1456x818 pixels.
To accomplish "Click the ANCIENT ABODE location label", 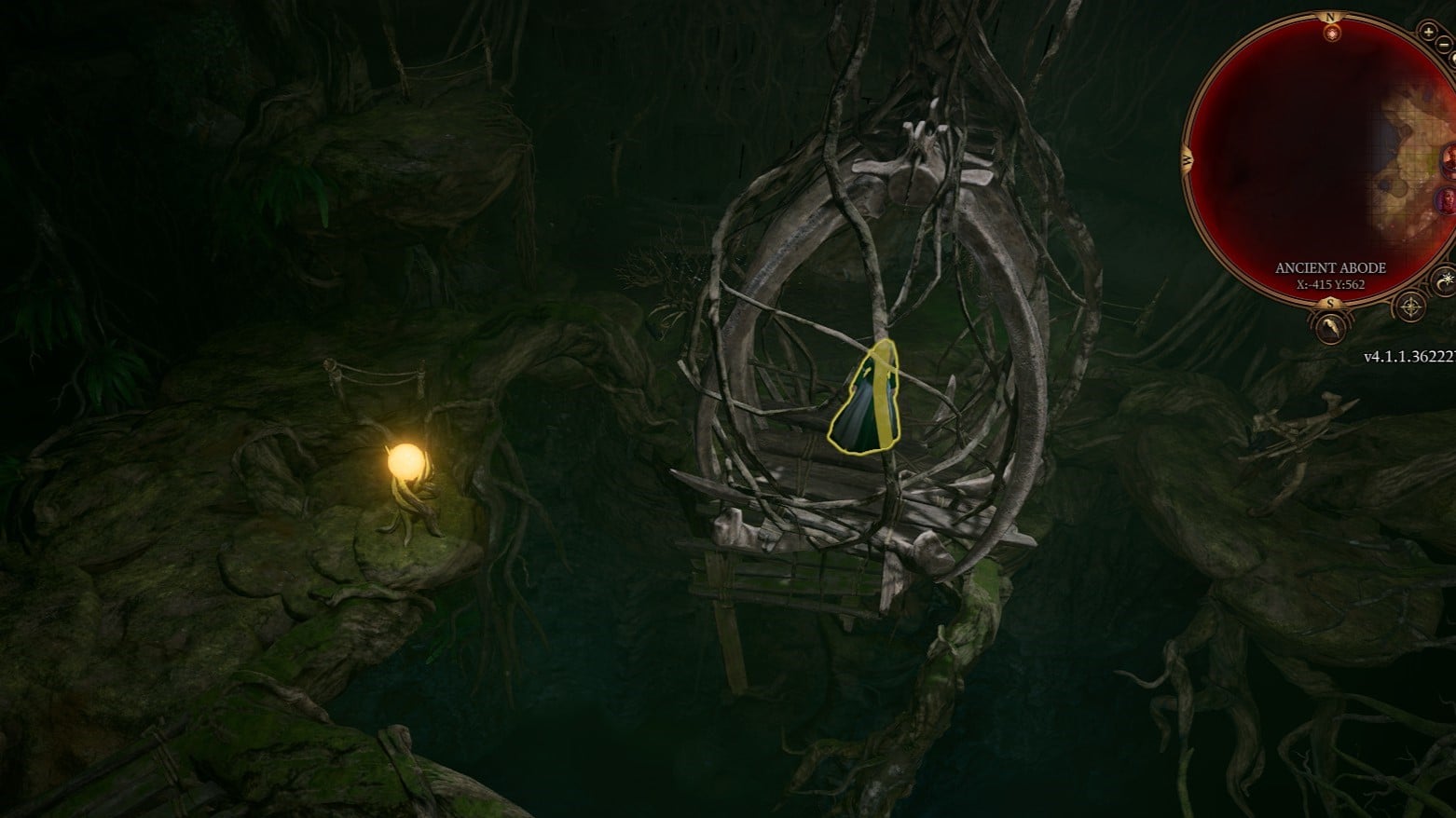I will [1329, 267].
